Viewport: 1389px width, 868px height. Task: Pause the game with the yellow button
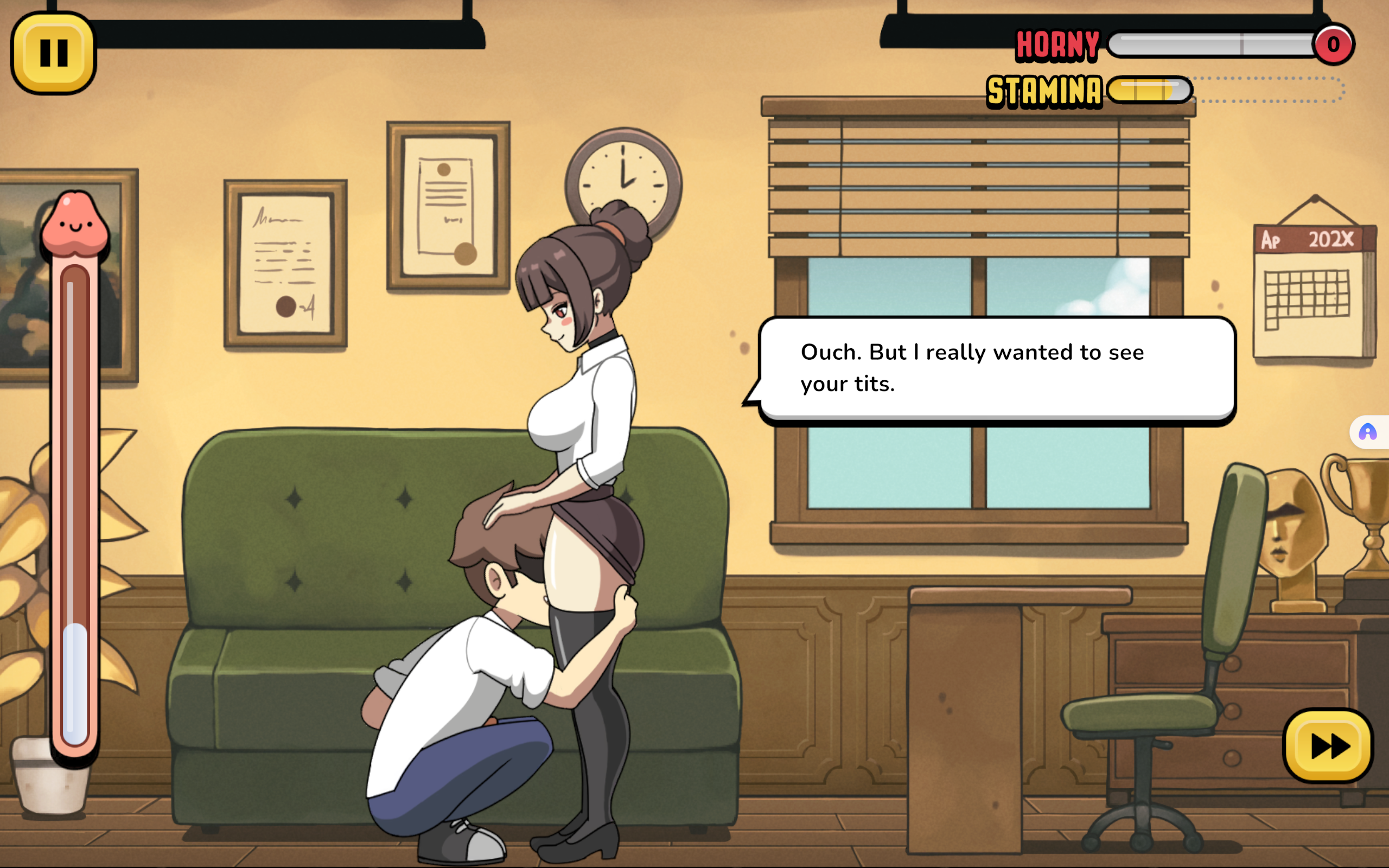53,53
